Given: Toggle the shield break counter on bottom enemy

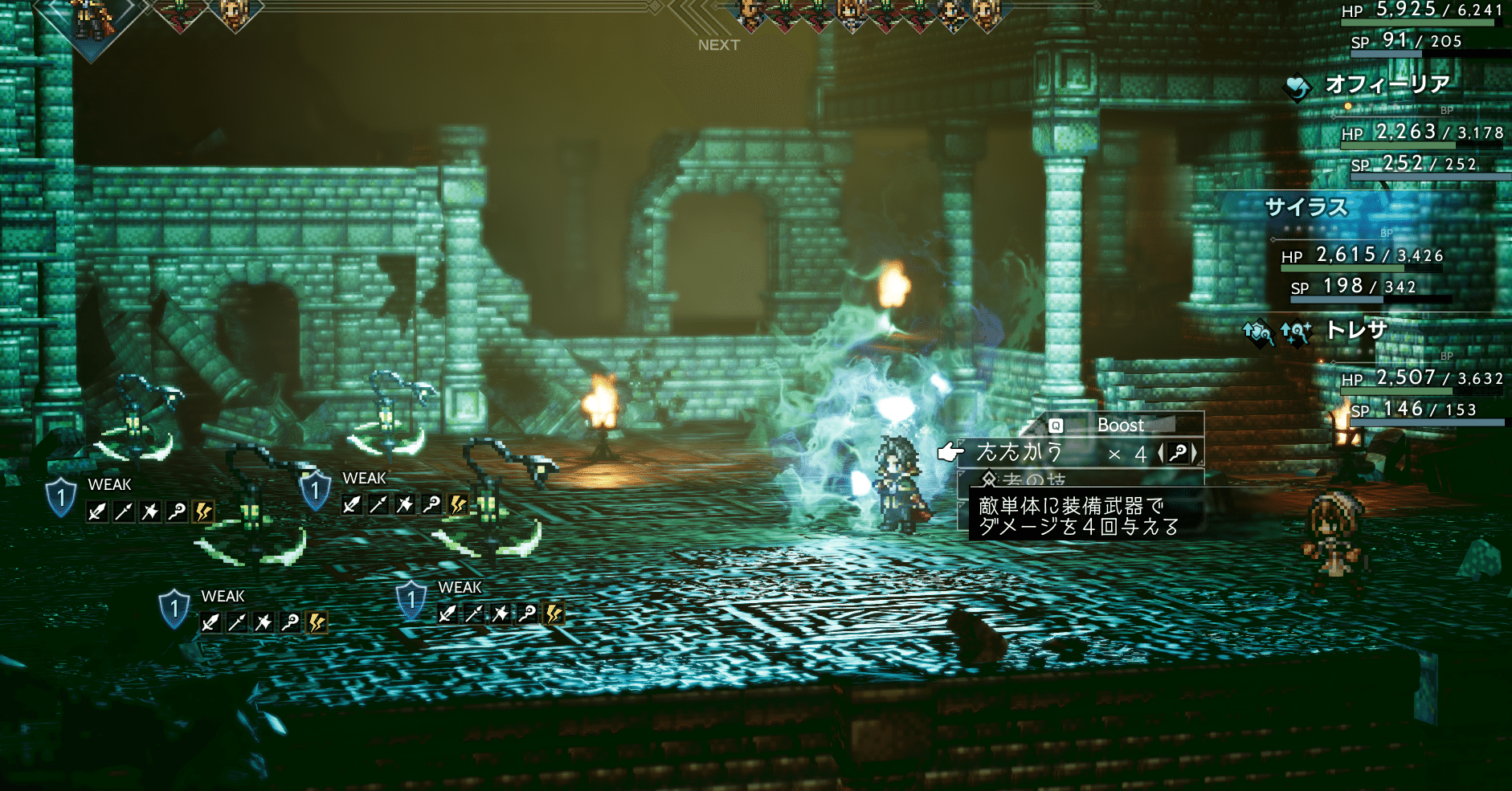Looking at the screenshot, I should tap(411, 601).
